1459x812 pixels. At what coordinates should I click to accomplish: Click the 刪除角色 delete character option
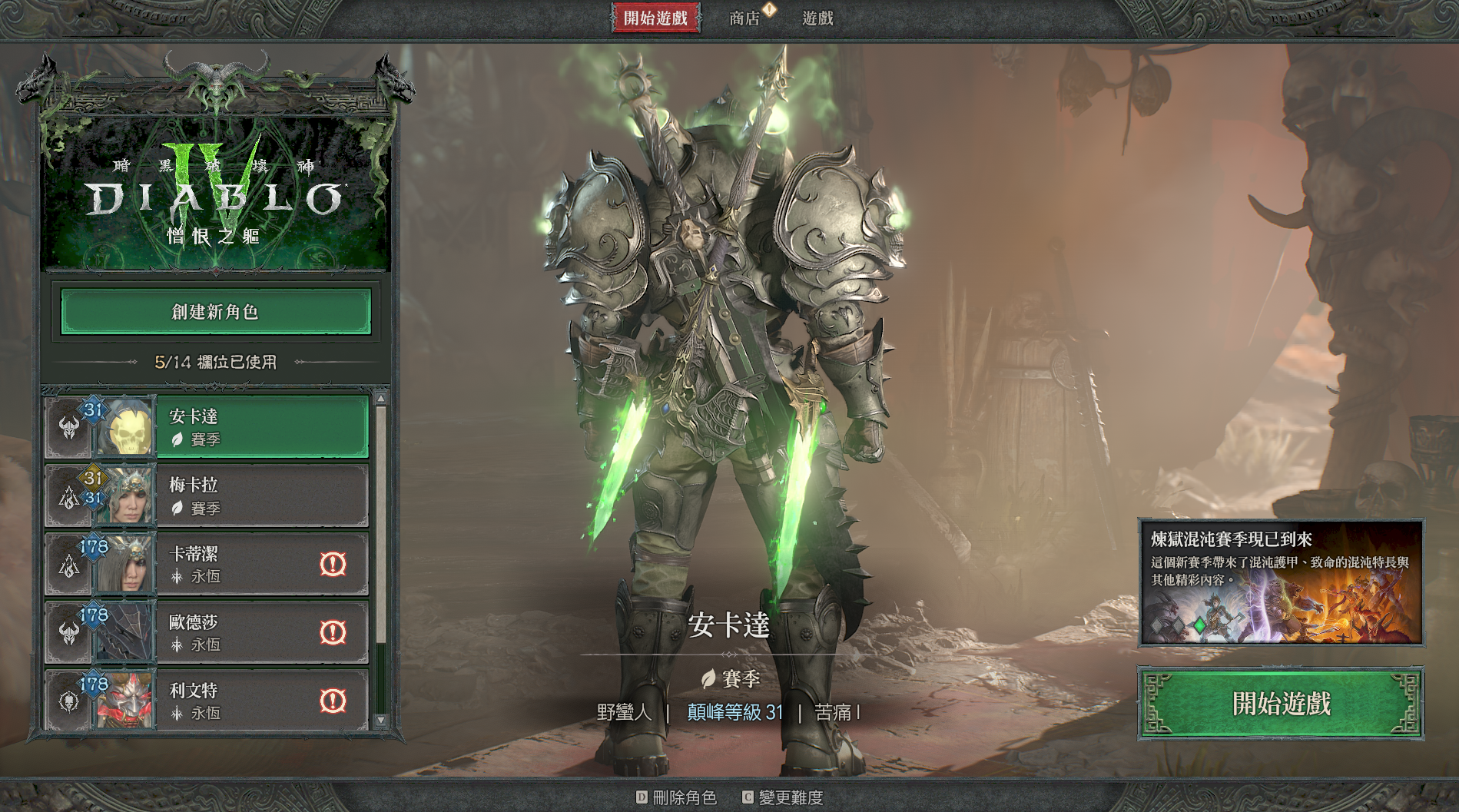[x=677, y=797]
